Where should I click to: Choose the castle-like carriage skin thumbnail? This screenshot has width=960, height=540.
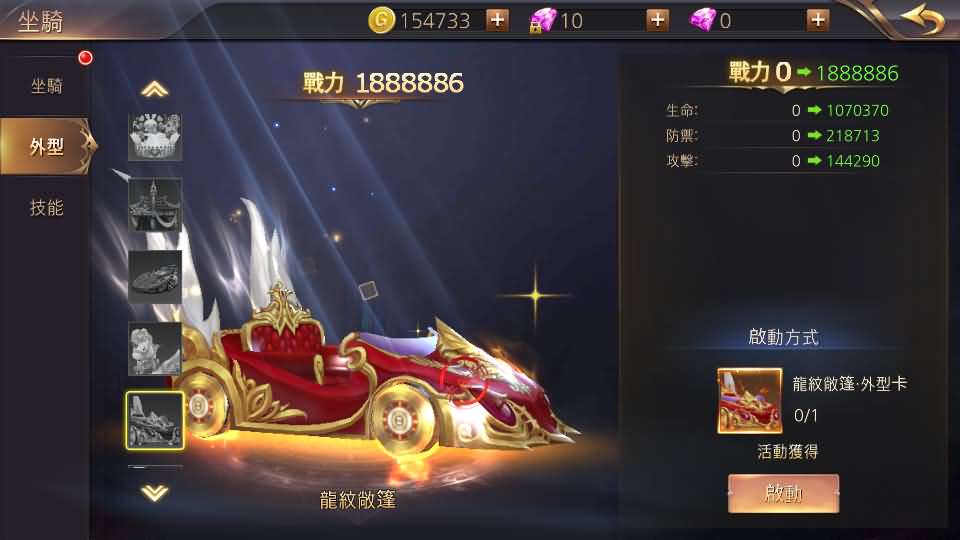click(x=155, y=205)
